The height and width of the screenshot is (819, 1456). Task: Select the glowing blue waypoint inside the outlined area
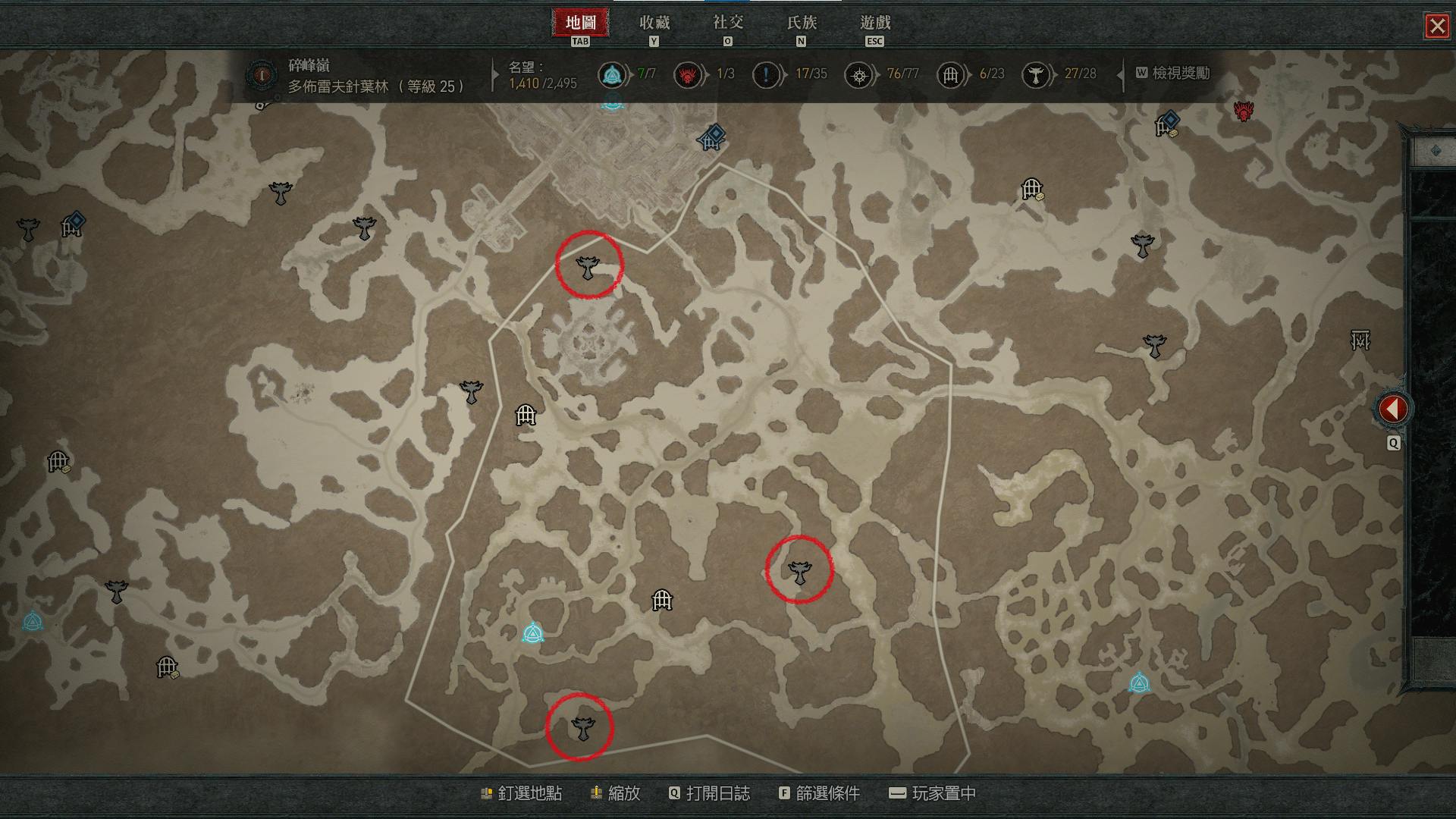click(x=533, y=633)
